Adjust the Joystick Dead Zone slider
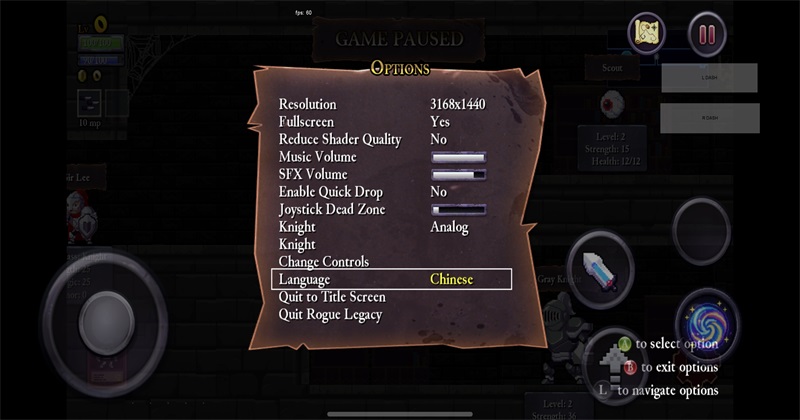This screenshot has width=800, height=420. 458,210
